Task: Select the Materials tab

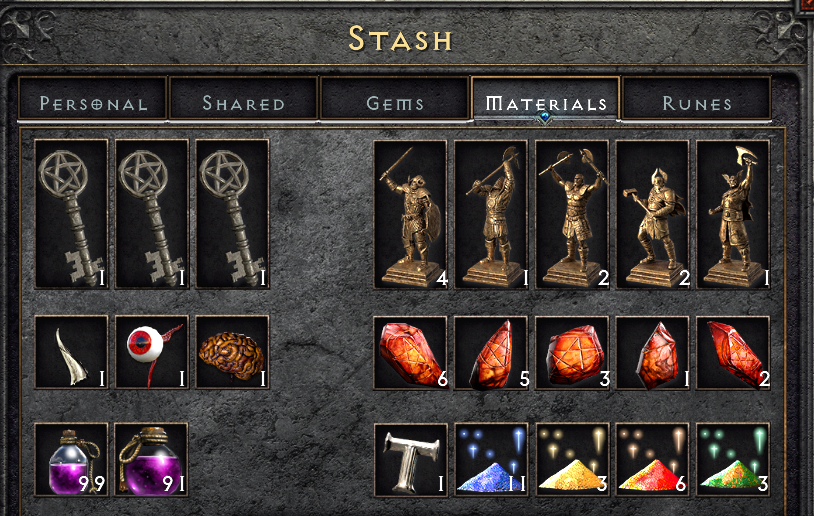Action: click(x=545, y=103)
